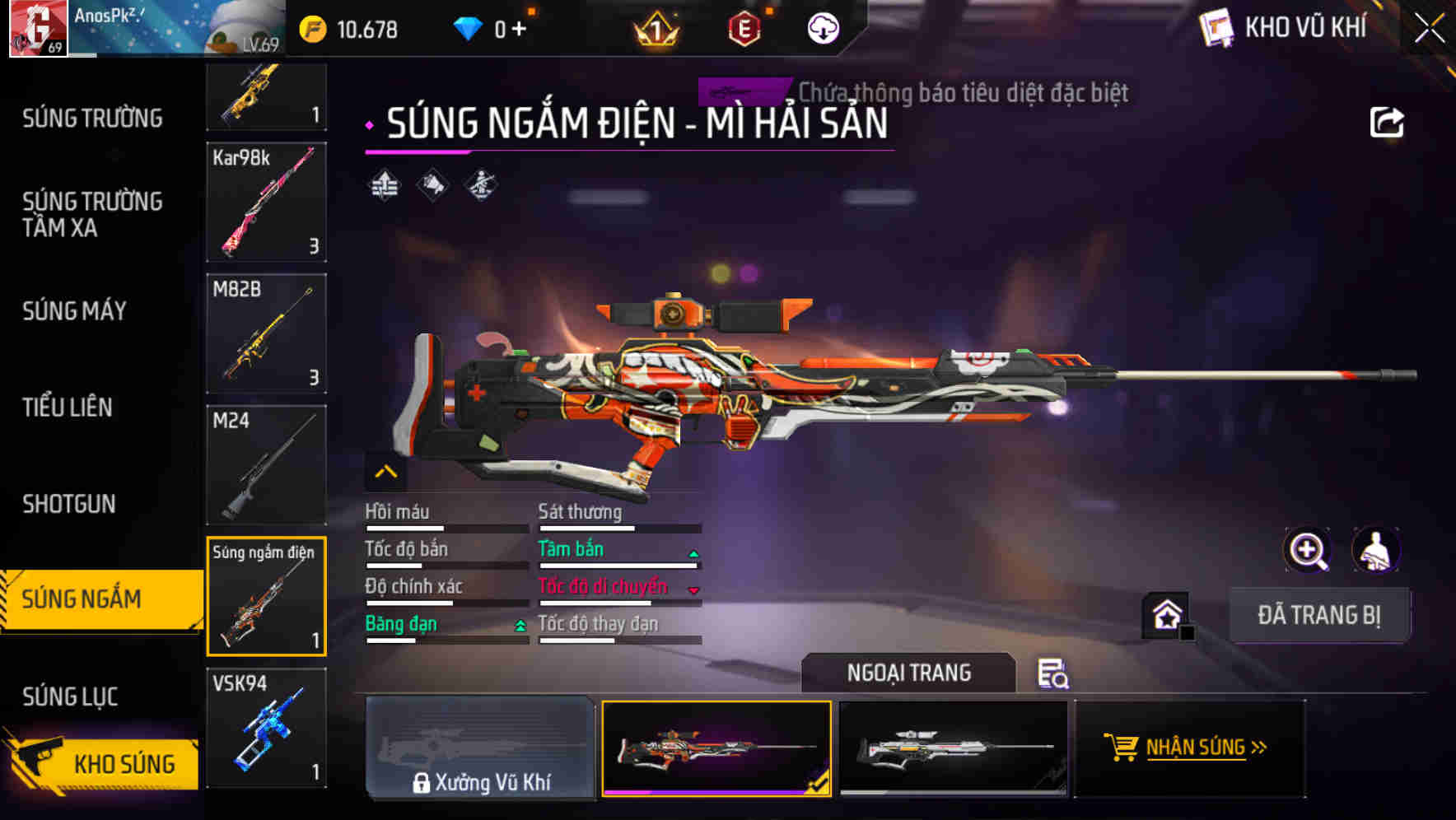Collapse the weapon stats panel arrow

(386, 472)
